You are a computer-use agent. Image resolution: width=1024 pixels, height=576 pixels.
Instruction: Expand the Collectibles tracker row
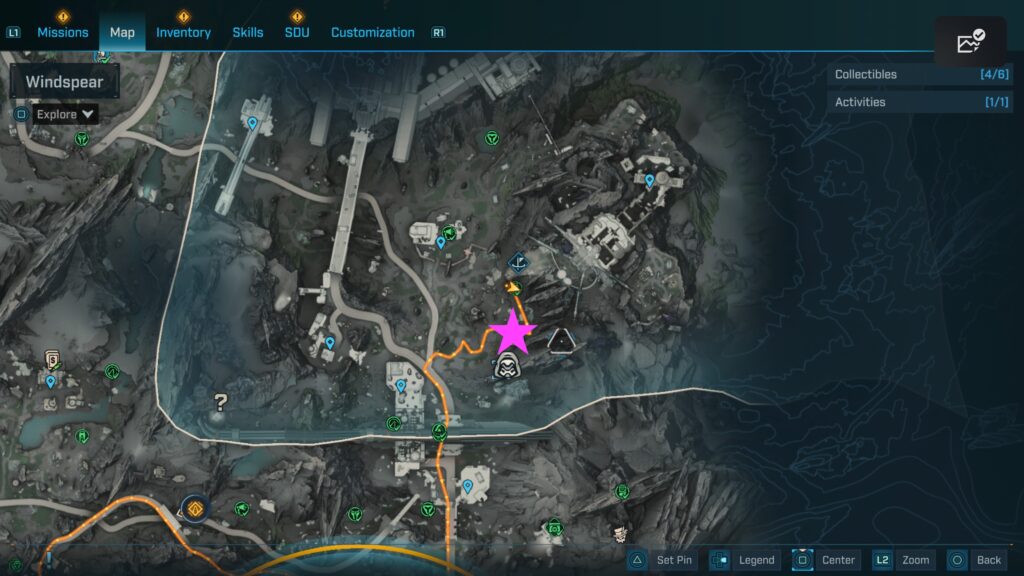[x=919, y=74]
